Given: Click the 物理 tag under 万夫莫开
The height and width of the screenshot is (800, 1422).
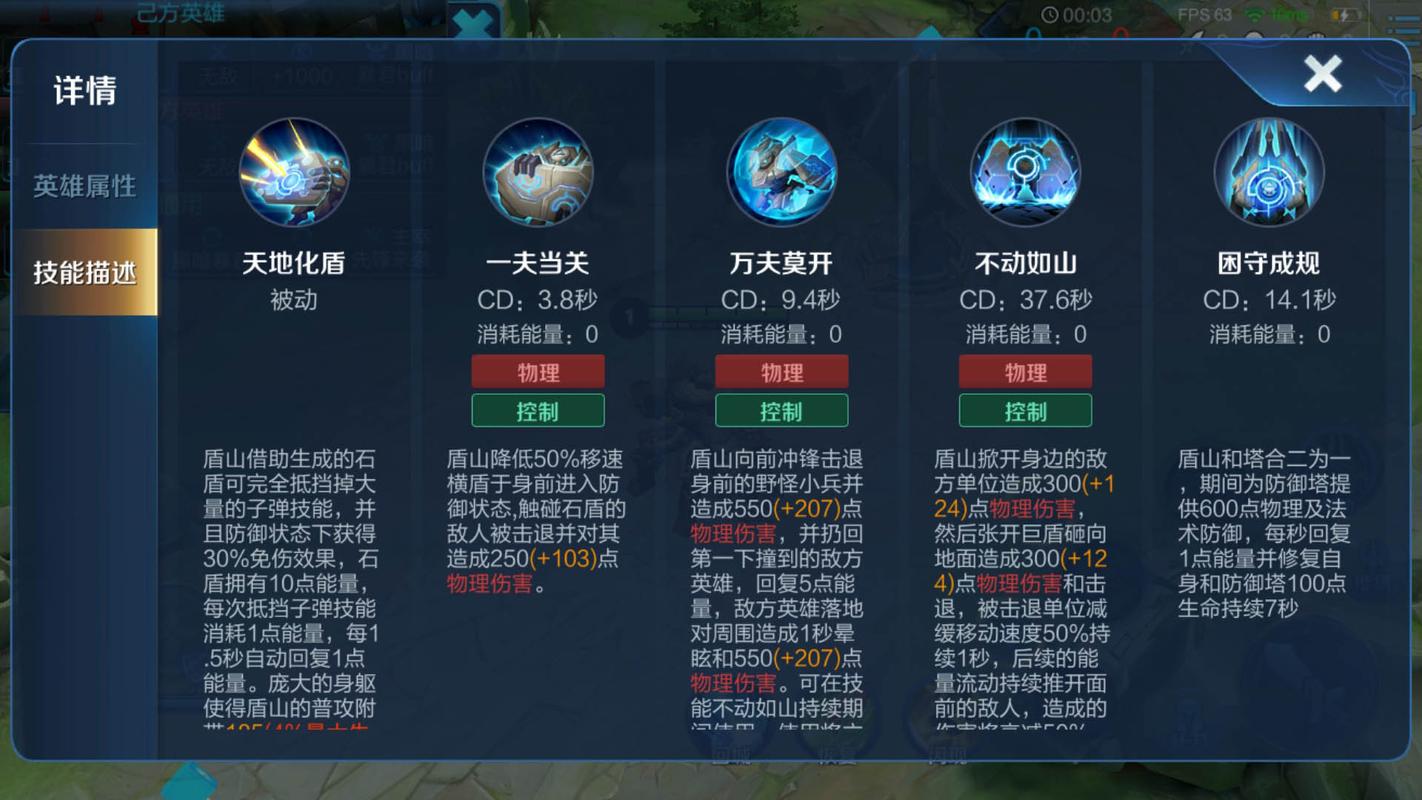Looking at the screenshot, I should click(782, 371).
